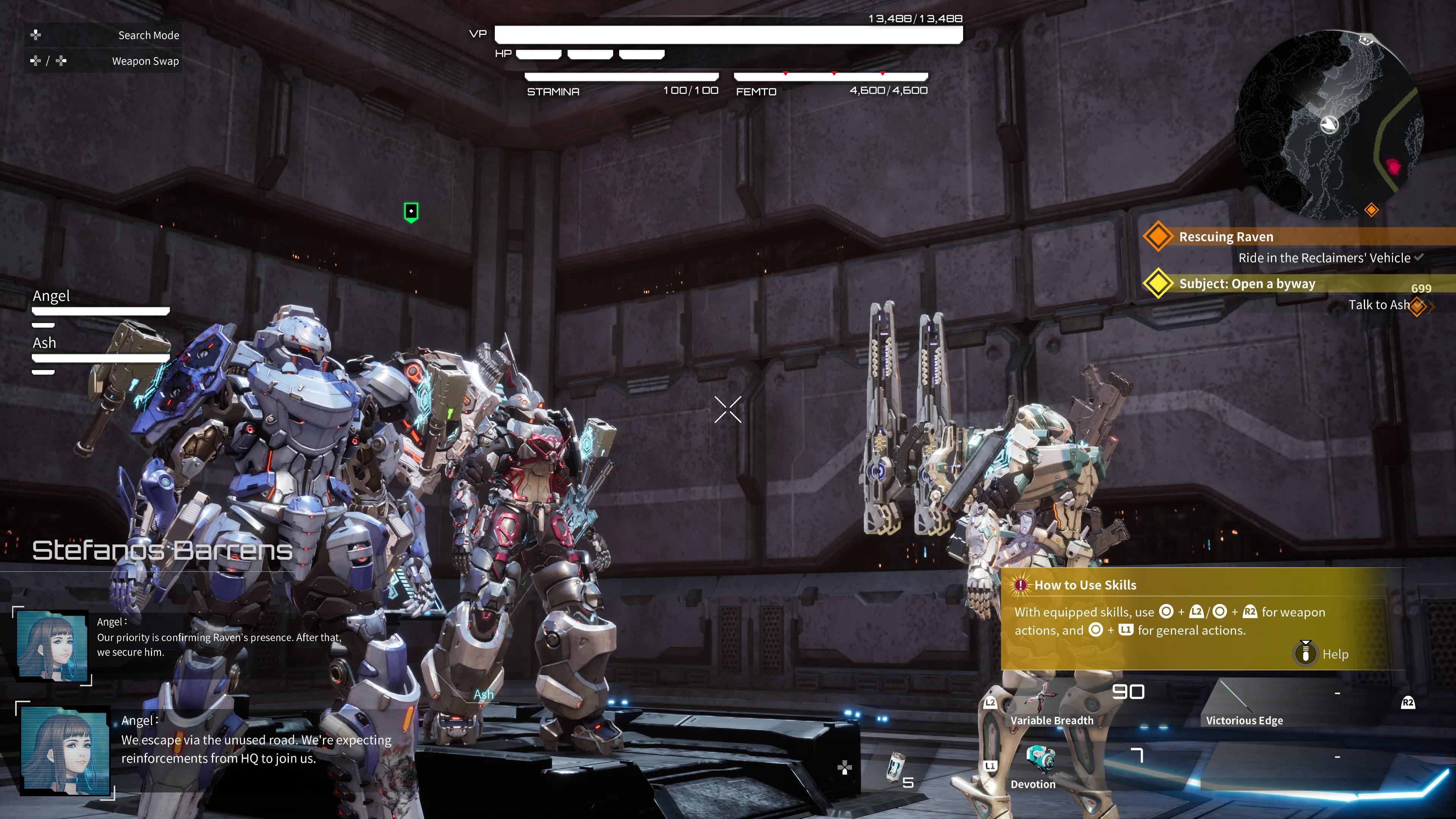Open the How to Use Skills tutorial

[1085, 585]
